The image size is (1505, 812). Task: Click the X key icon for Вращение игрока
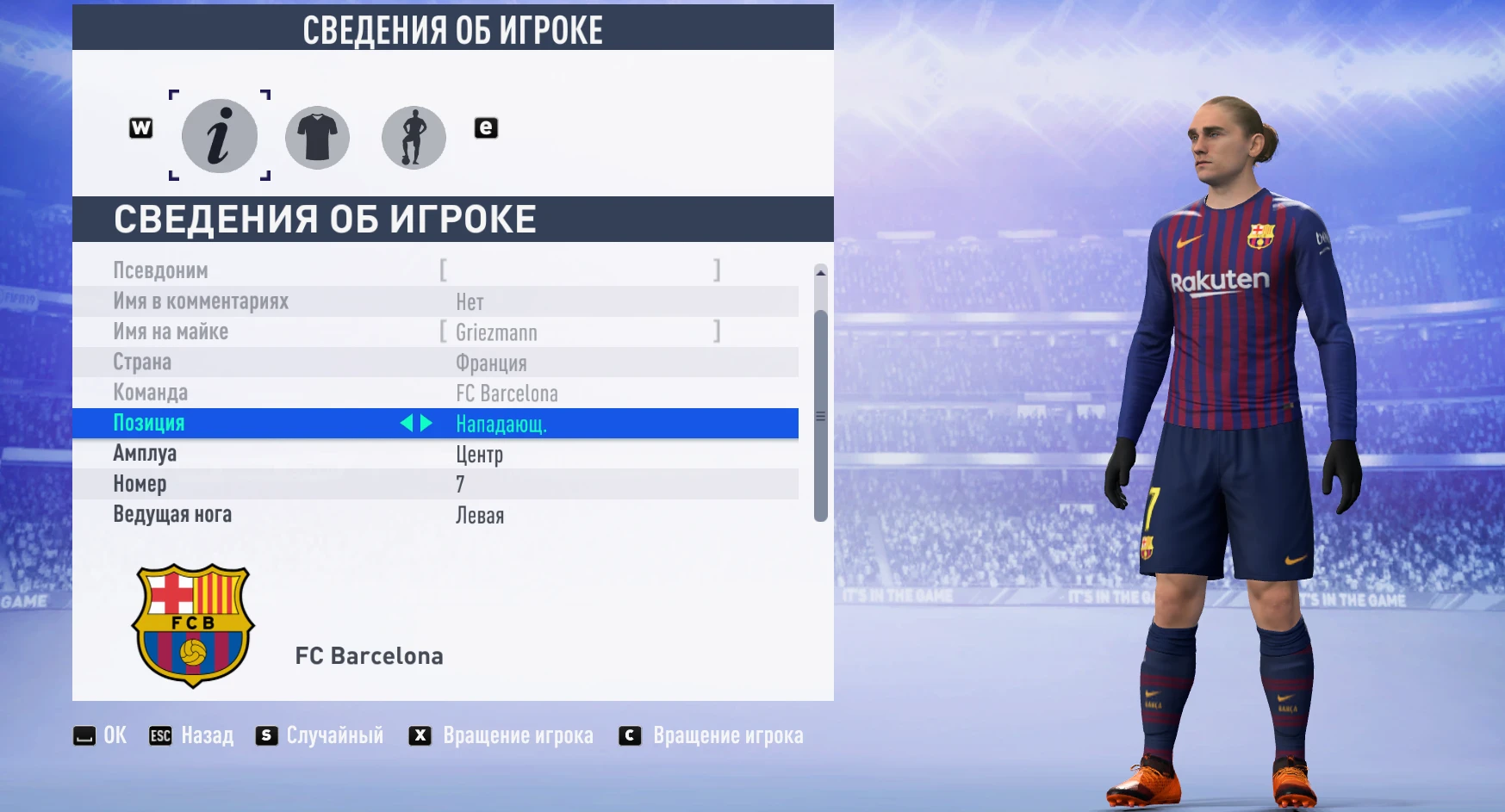click(420, 735)
